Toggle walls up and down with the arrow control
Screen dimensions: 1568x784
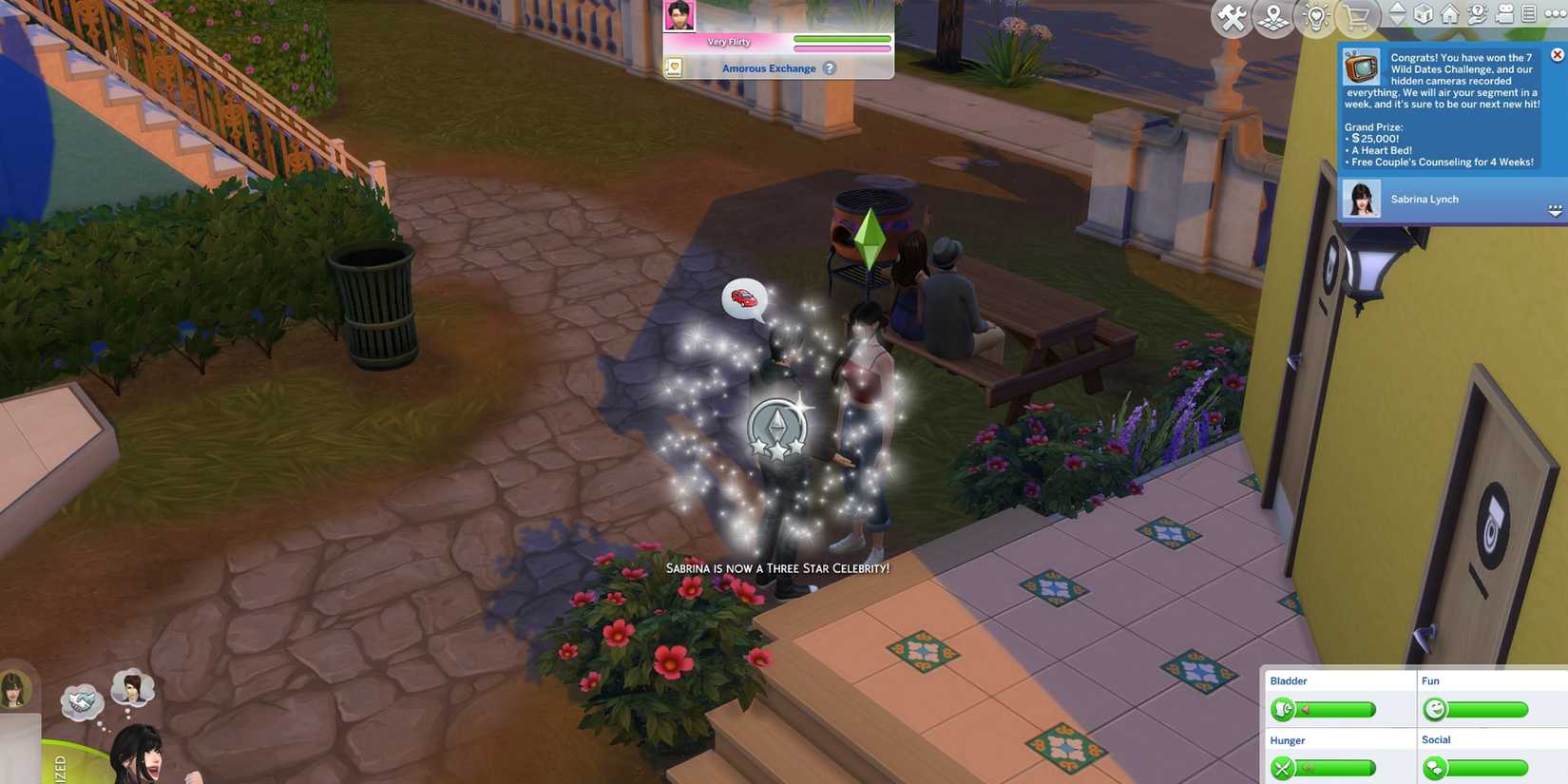point(1394,14)
